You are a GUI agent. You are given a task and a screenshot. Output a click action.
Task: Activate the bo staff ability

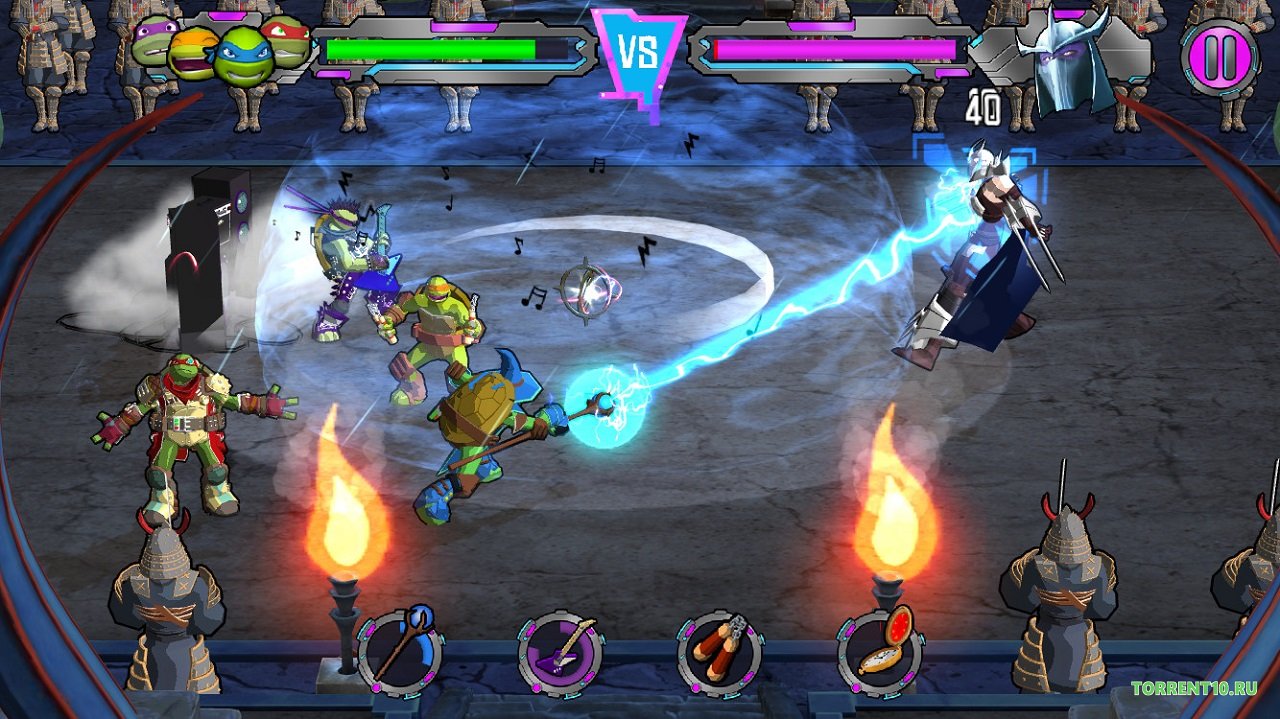coord(400,653)
